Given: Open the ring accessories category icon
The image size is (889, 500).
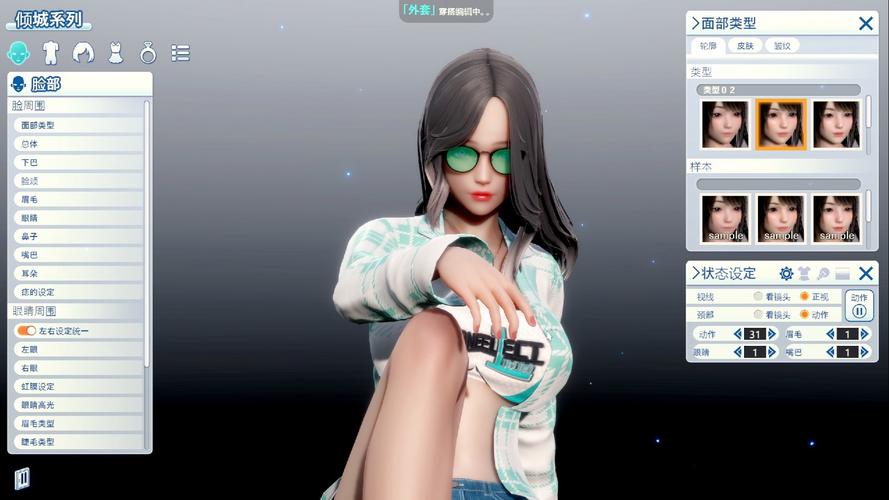Looking at the screenshot, I should pos(148,53).
